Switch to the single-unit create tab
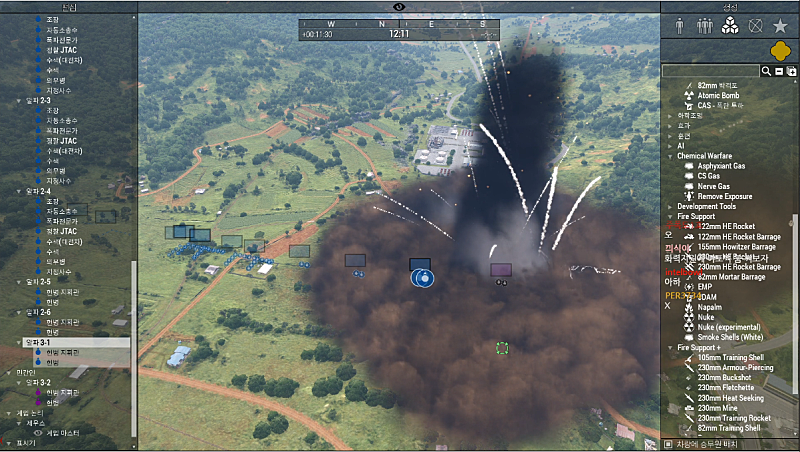Screen dimensions: 800x452 [680, 26]
